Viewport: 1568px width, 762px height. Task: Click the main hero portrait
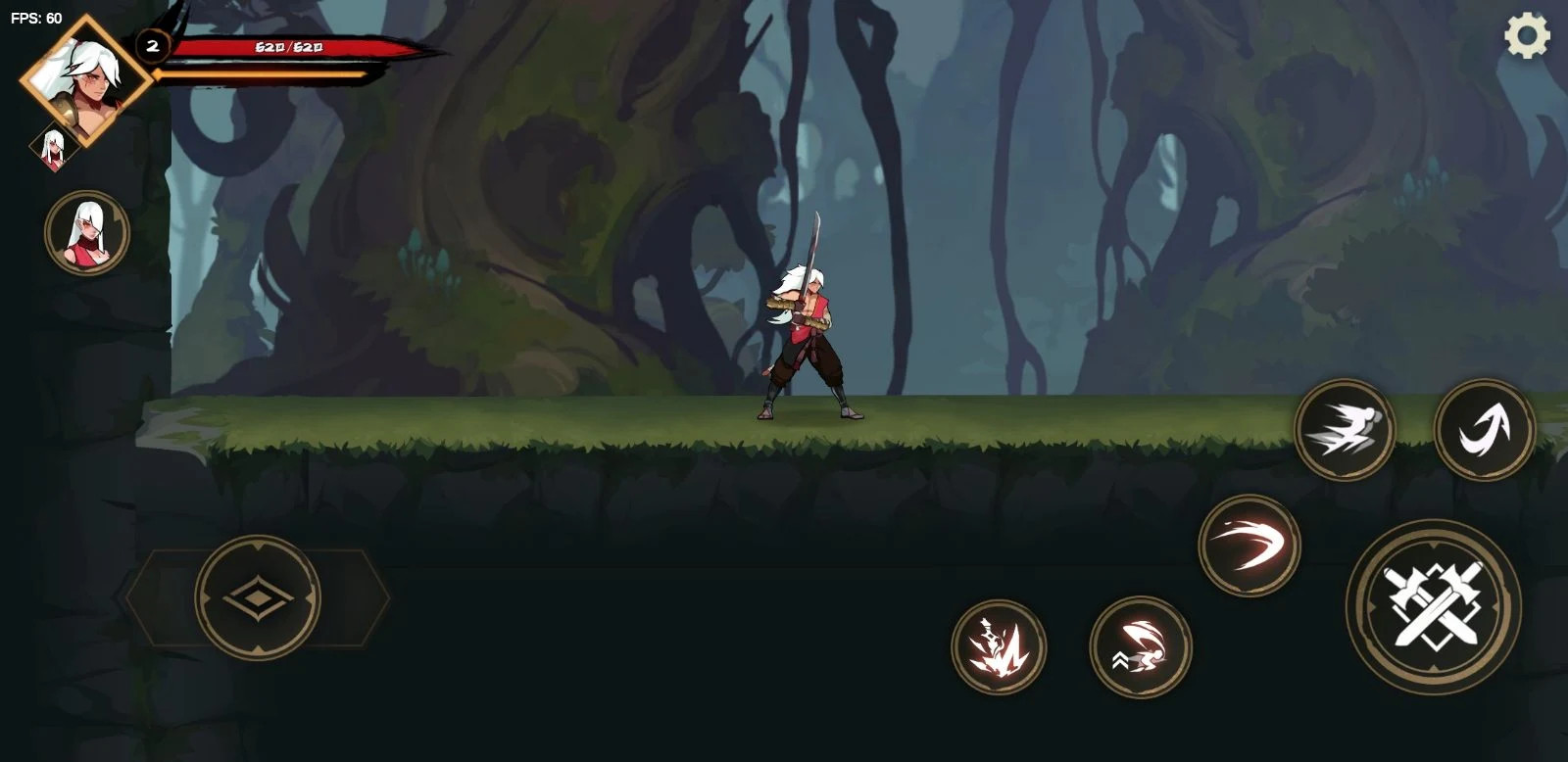[86, 80]
